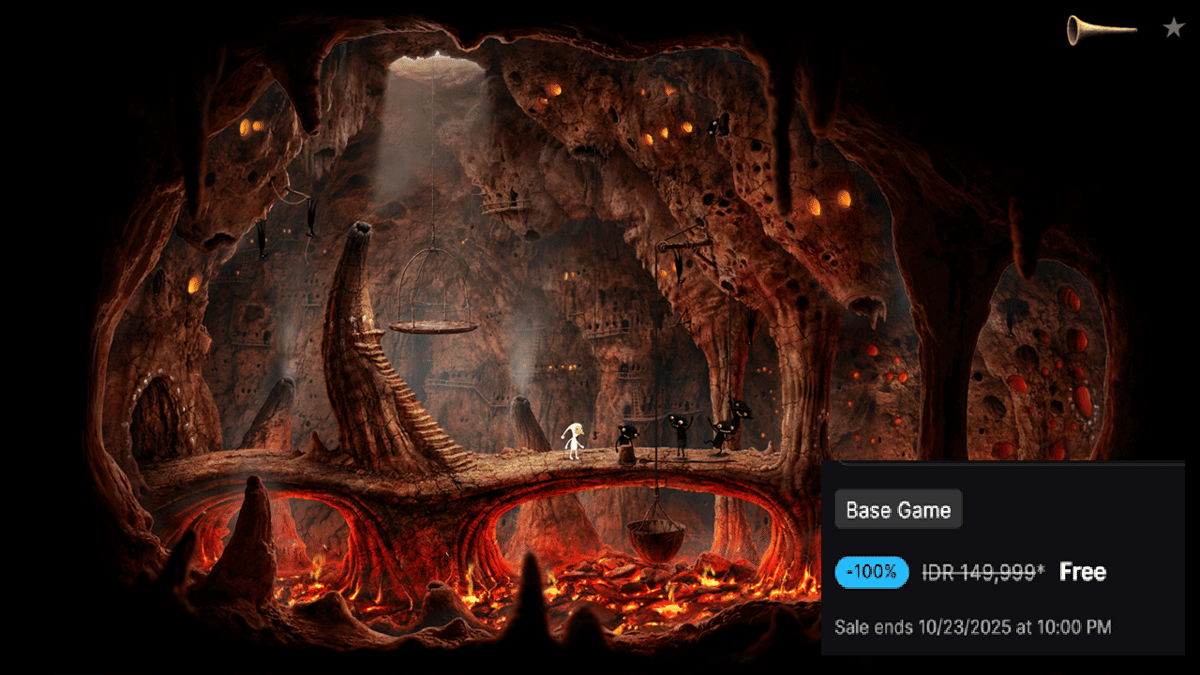The width and height of the screenshot is (1200, 675).
Task: Open the star hint icon
Action: click(1173, 28)
